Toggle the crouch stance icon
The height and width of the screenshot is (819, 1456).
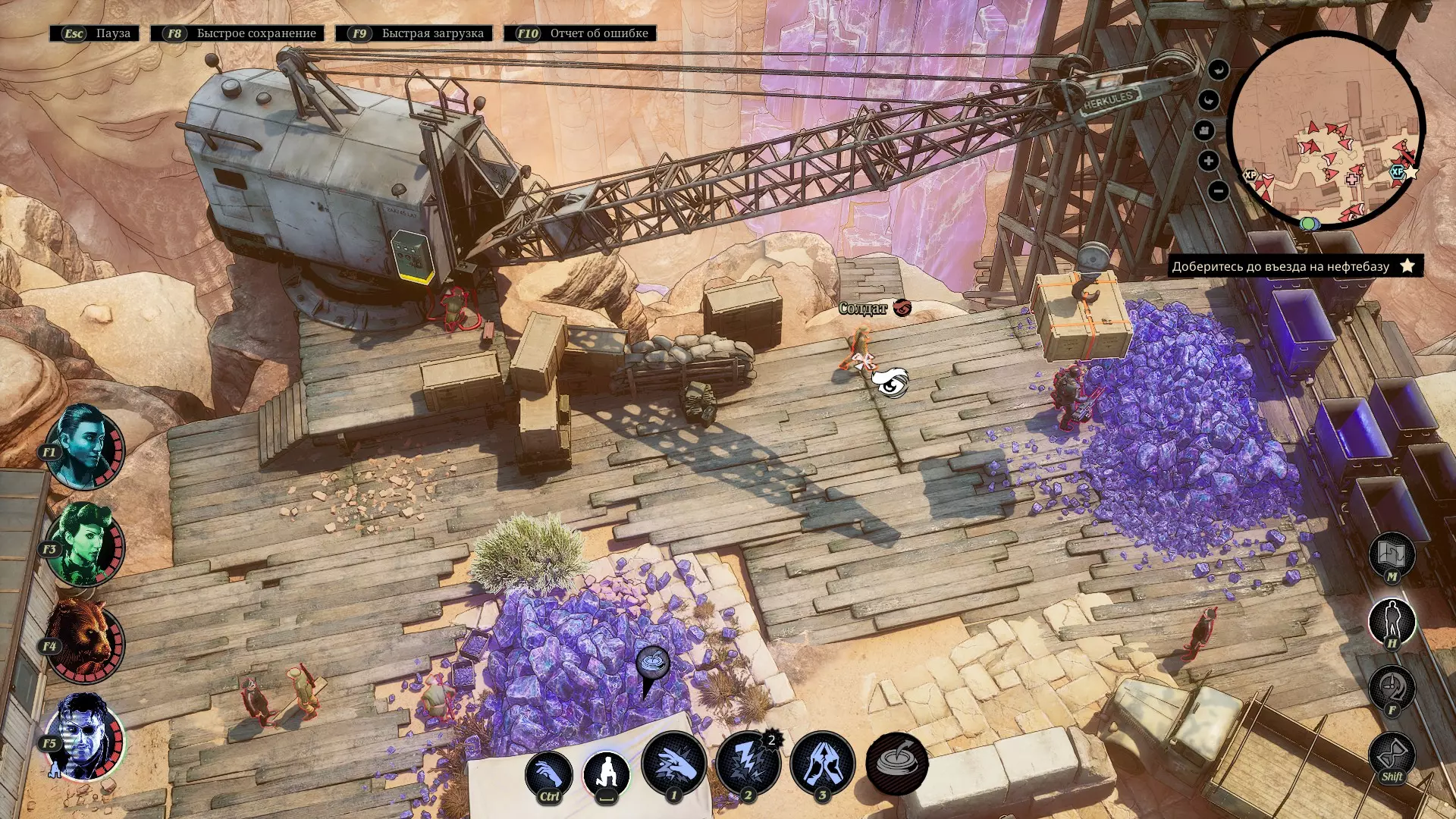click(x=607, y=774)
